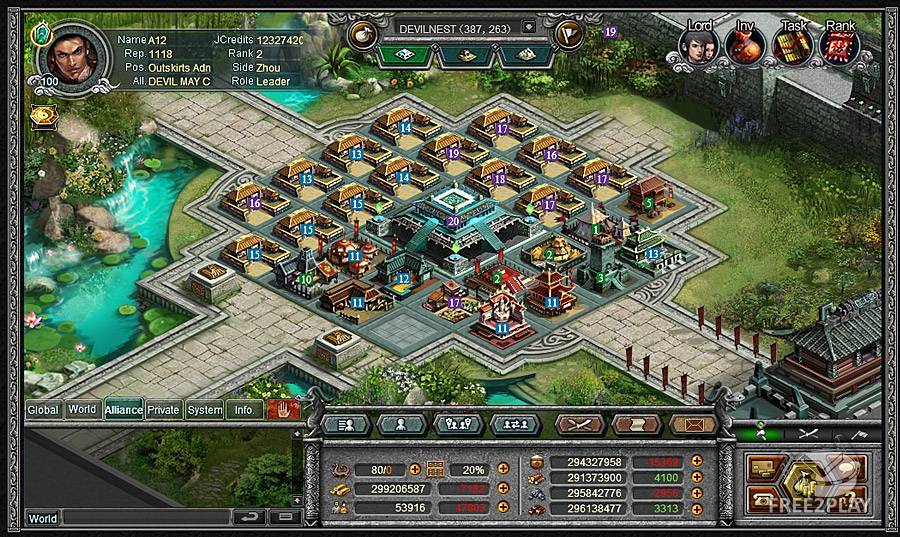Image resolution: width=900 pixels, height=537 pixels.
Task: Click the red hand icon button
Action: [283, 409]
